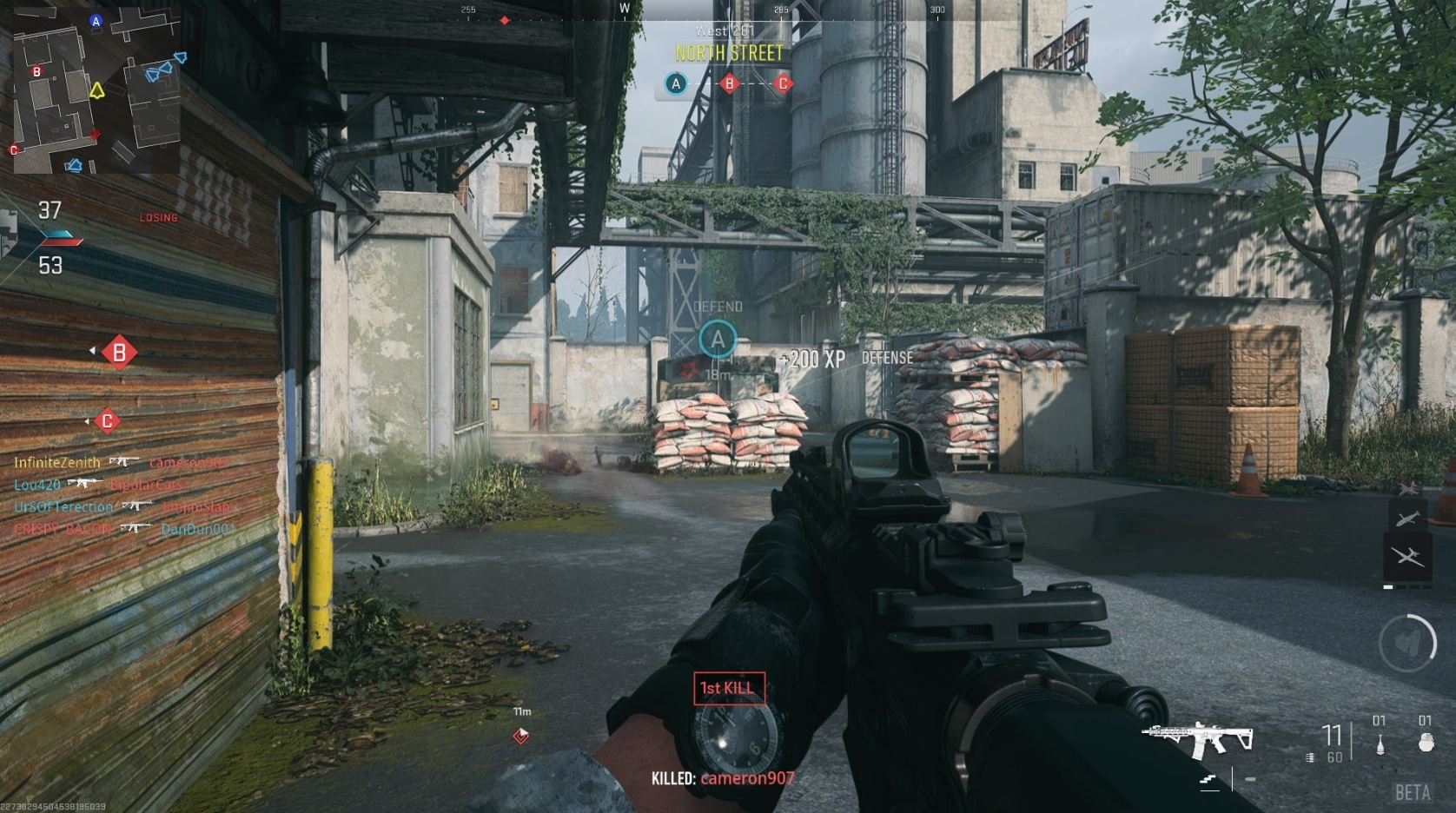Select the C flag marker on the compass
Viewport: 1456px width, 813px height.
[784, 84]
